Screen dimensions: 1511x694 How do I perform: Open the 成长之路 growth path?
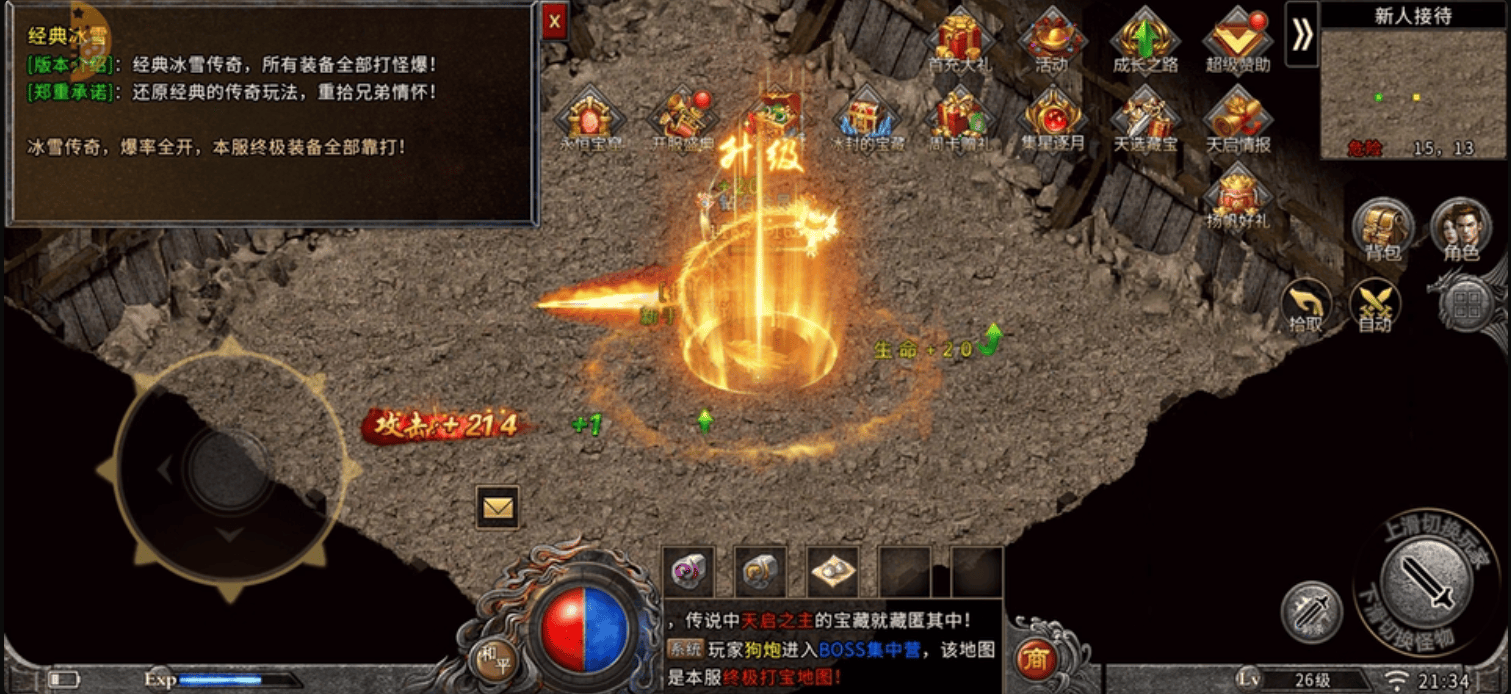tap(1145, 38)
